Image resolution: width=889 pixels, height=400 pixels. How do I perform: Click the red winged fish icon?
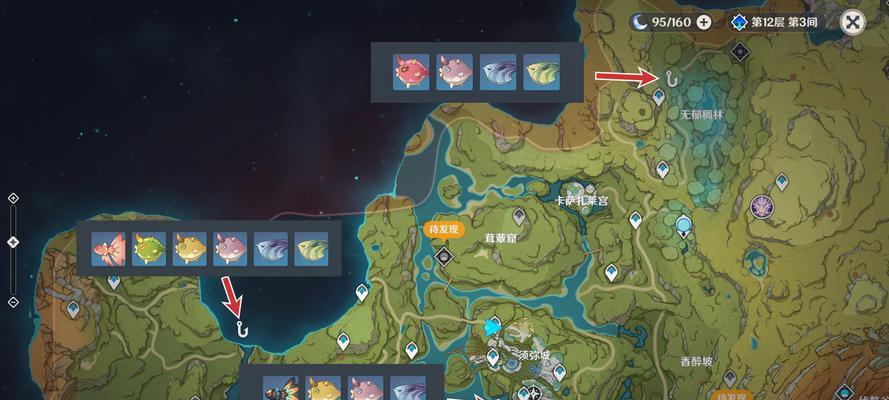[x=107, y=248]
